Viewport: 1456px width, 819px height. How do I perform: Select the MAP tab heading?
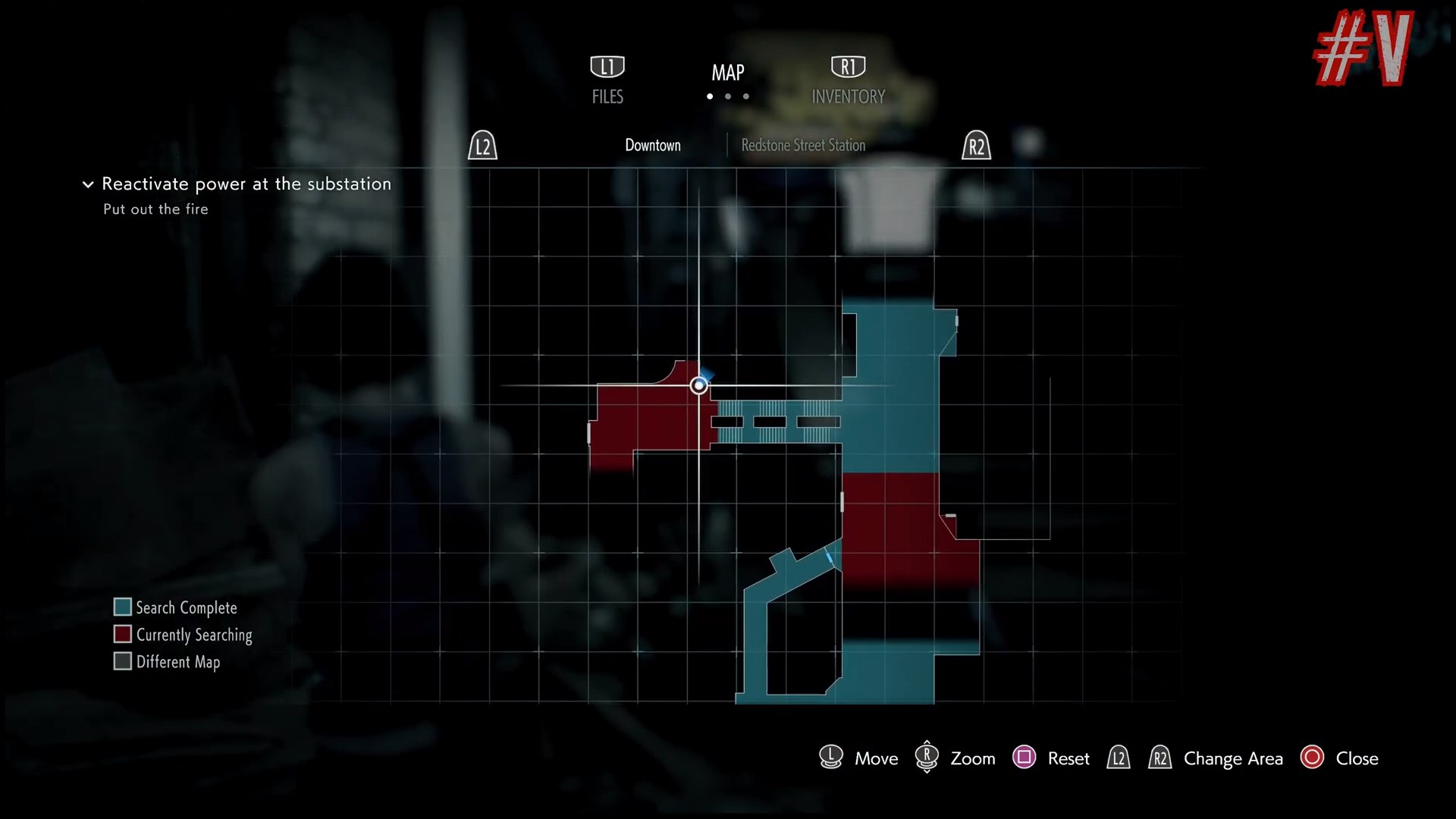coord(728,73)
